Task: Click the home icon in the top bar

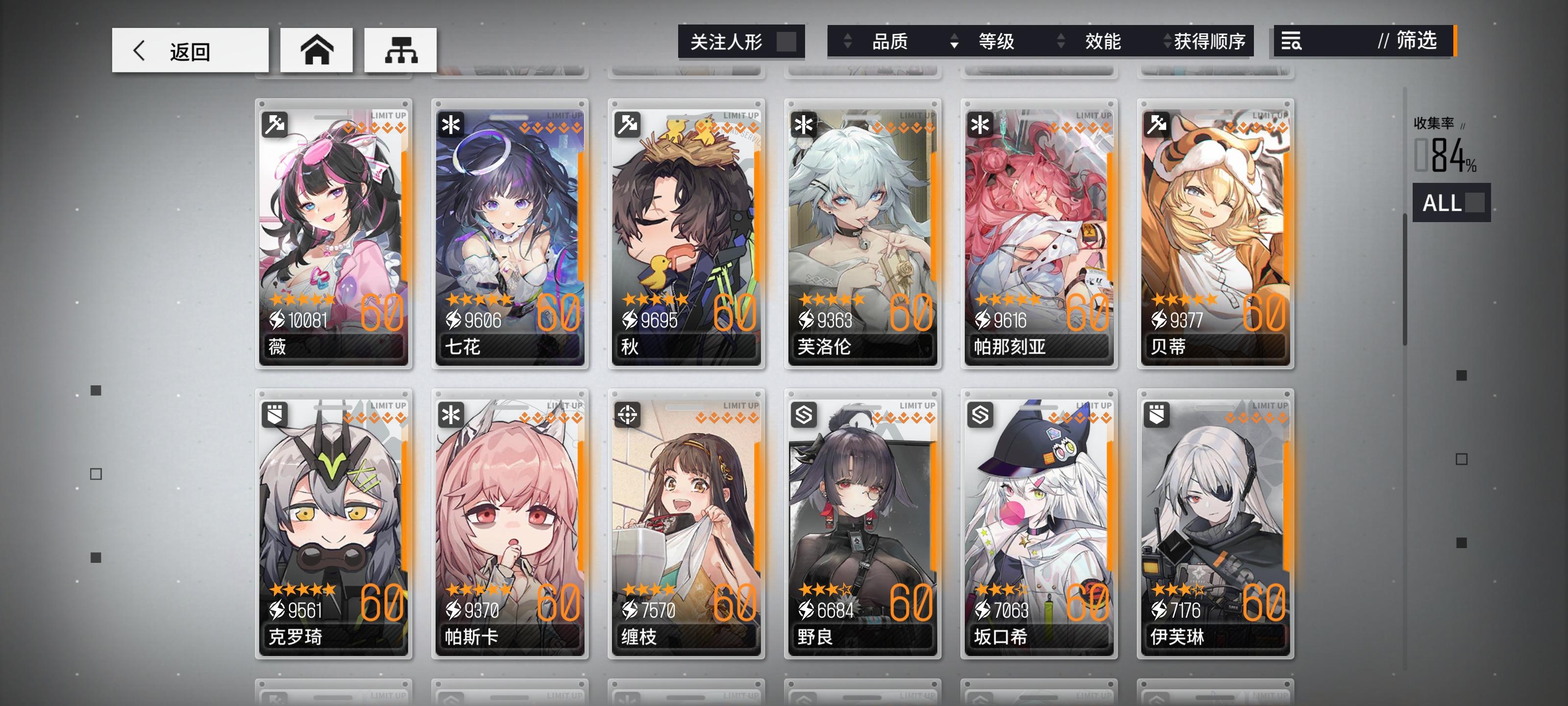Action: coord(317,50)
